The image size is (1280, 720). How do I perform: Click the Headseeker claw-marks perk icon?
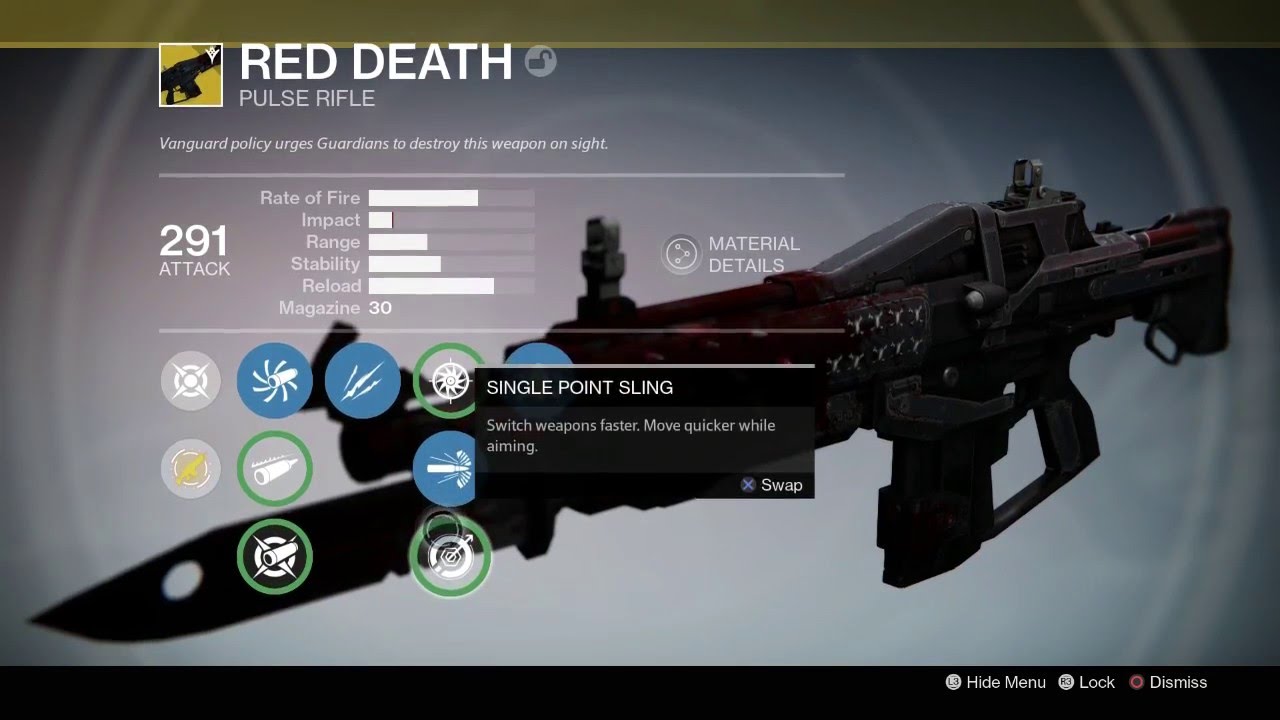click(362, 381)
